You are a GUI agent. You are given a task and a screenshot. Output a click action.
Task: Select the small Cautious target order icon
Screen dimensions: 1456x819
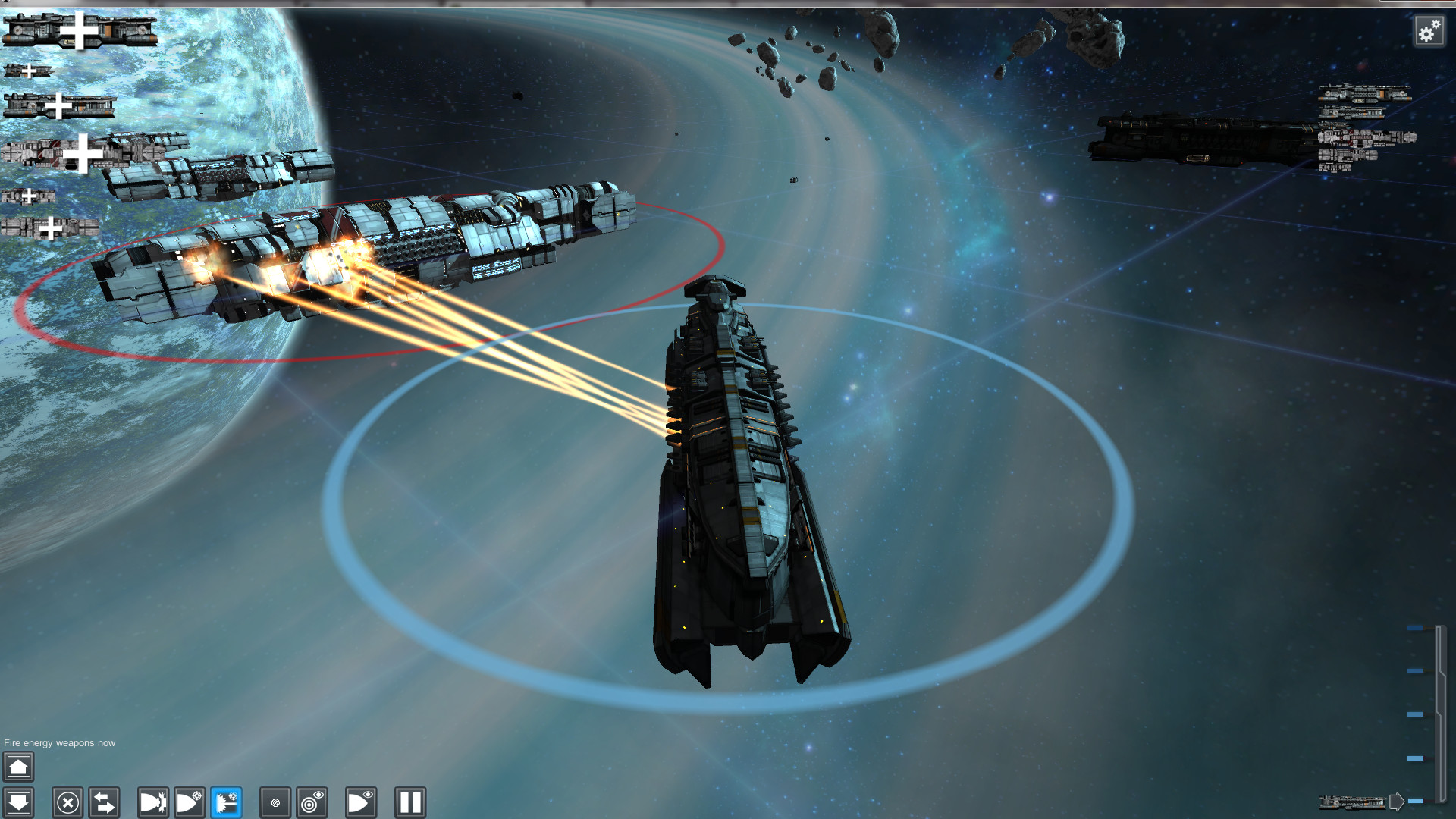coord(274,802)
